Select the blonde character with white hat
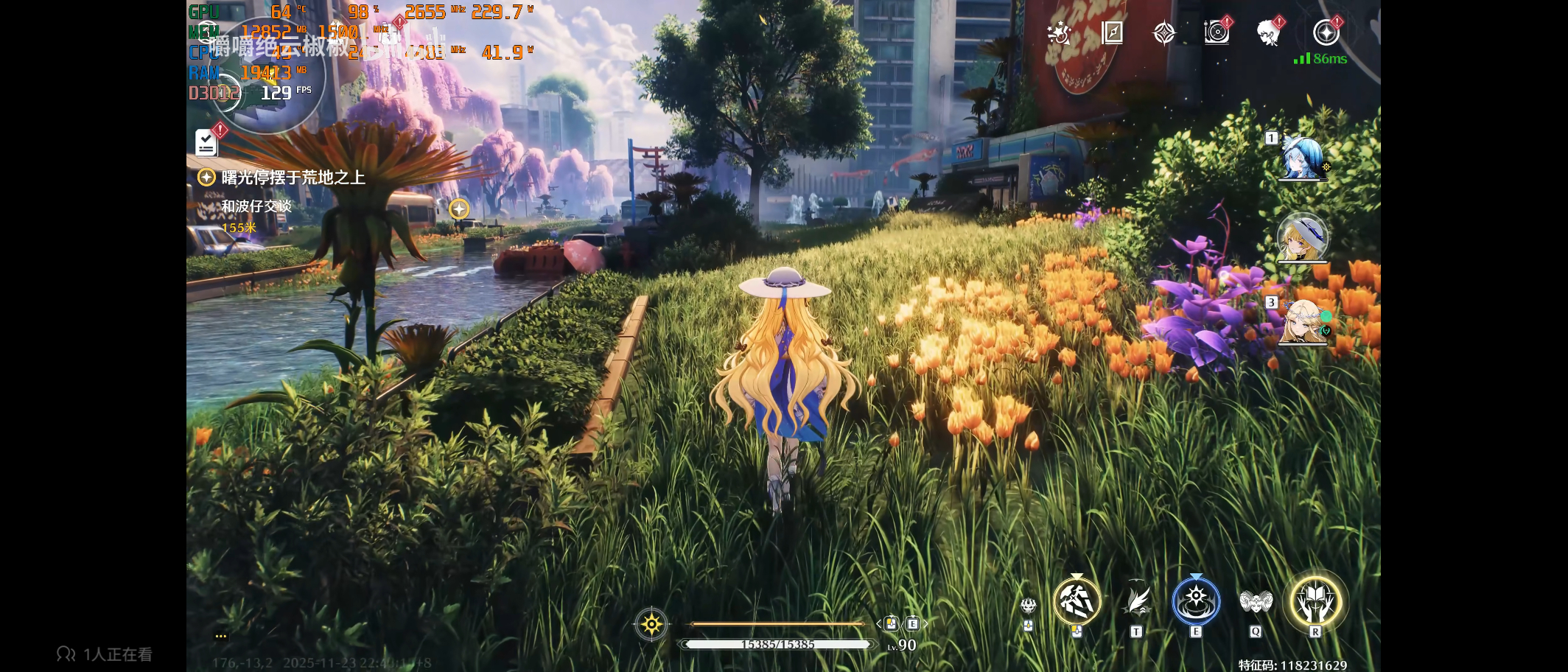 (1302, 239)
